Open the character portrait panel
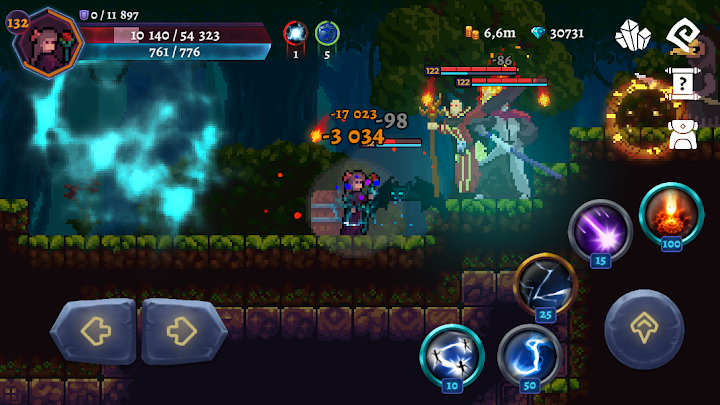 click(x=47, y=42)
